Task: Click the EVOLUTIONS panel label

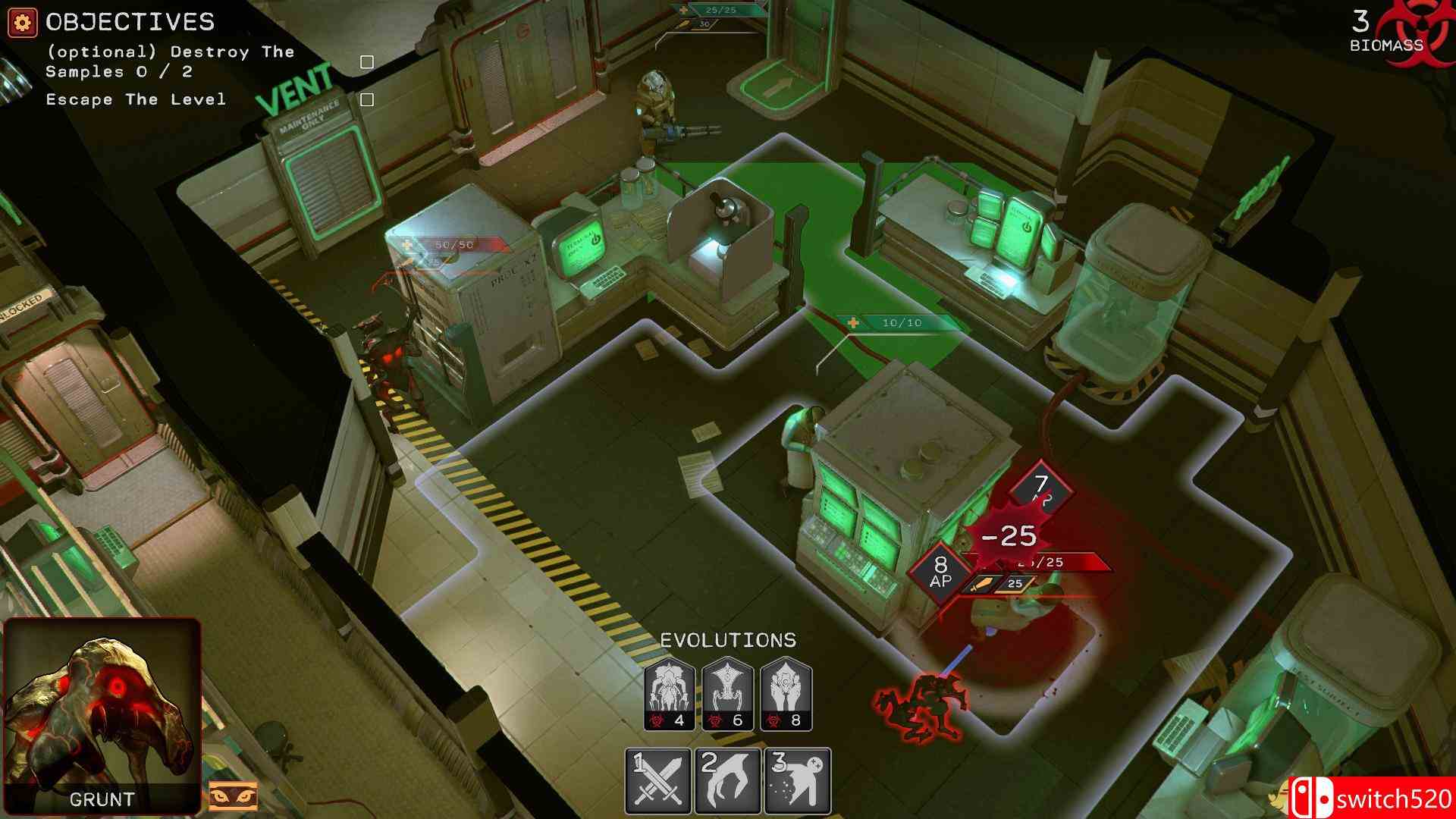Action: [x=728, y=639]
